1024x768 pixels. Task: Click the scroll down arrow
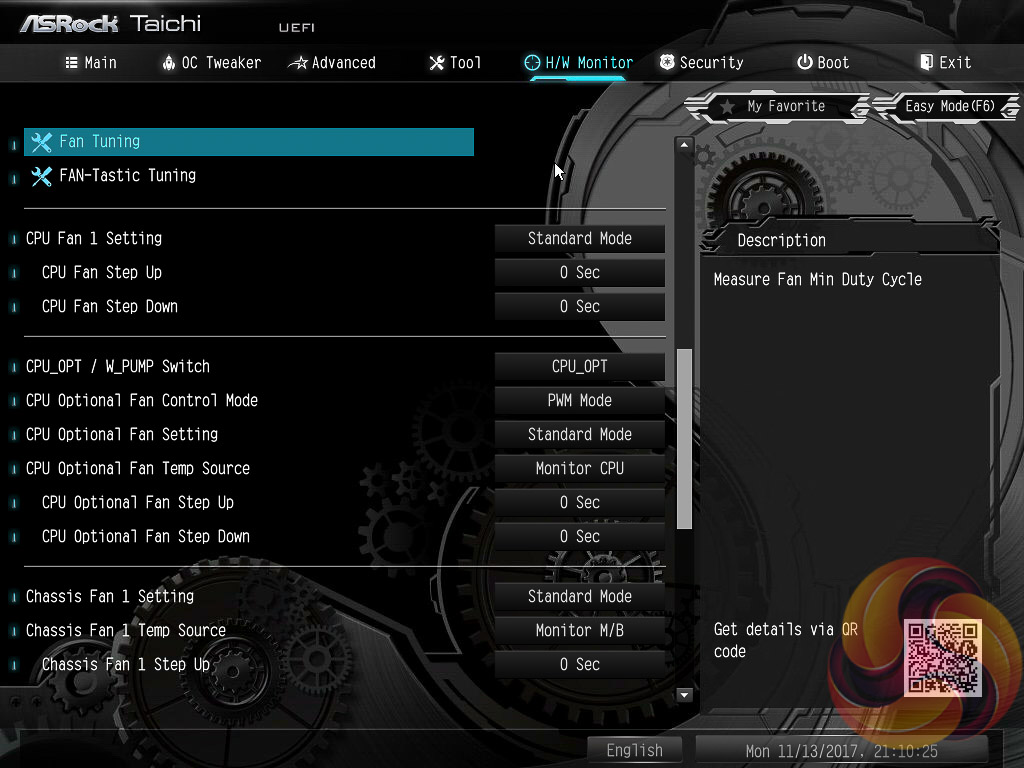pos(685,694)
